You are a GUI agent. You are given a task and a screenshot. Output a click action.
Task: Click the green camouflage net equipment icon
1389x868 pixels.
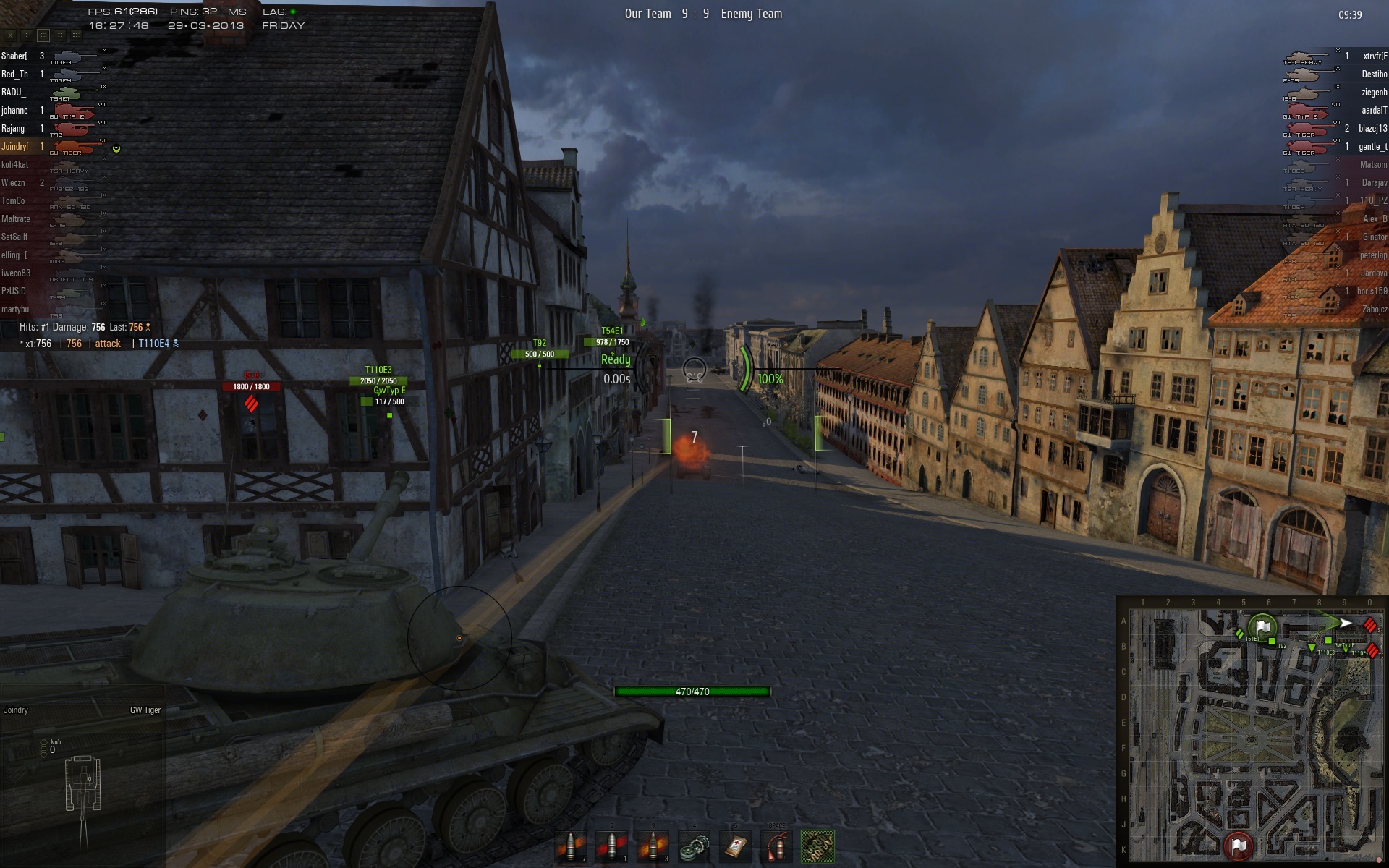click(817, 846)
